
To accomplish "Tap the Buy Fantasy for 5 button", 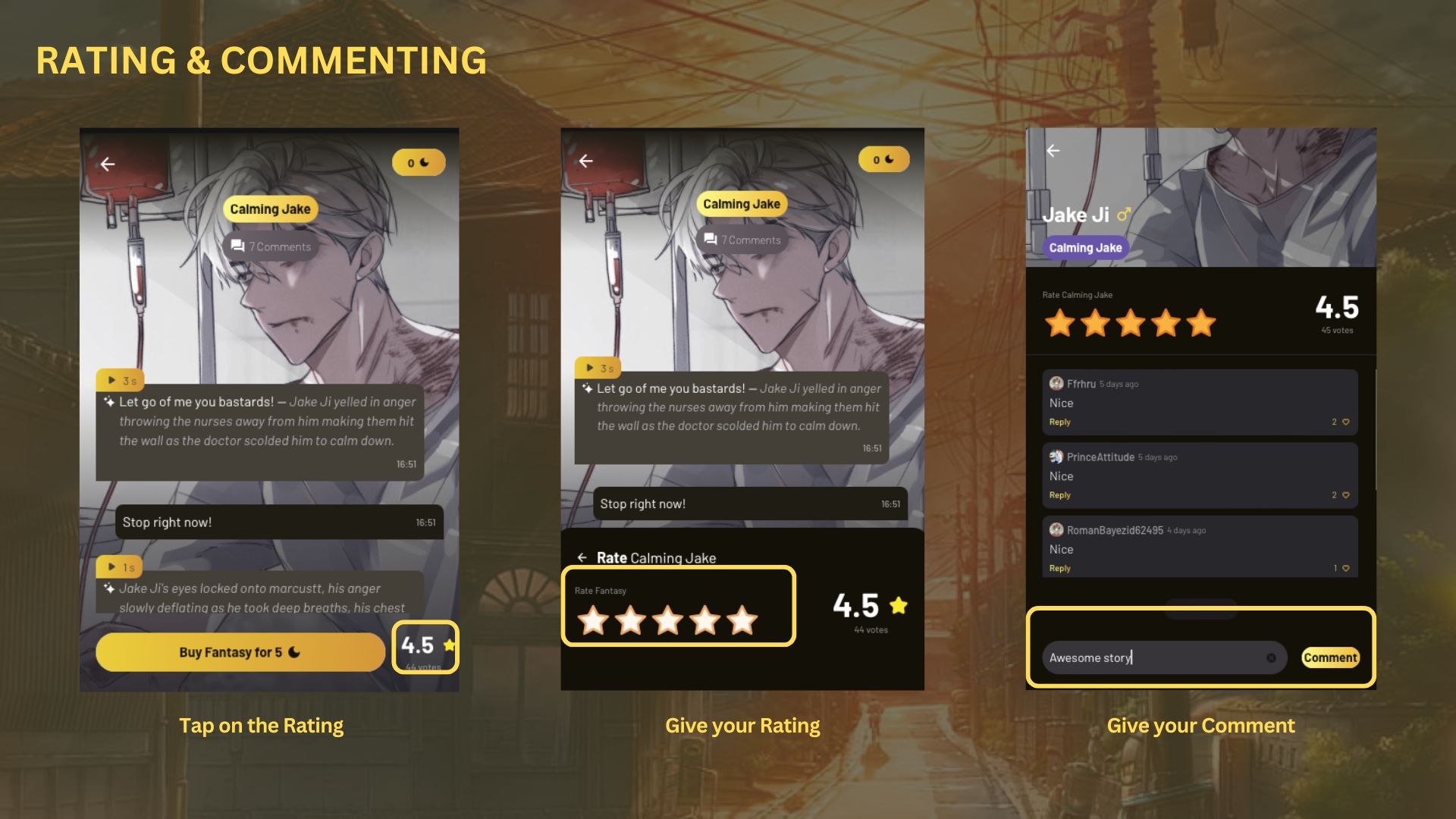I will (240, 652).
